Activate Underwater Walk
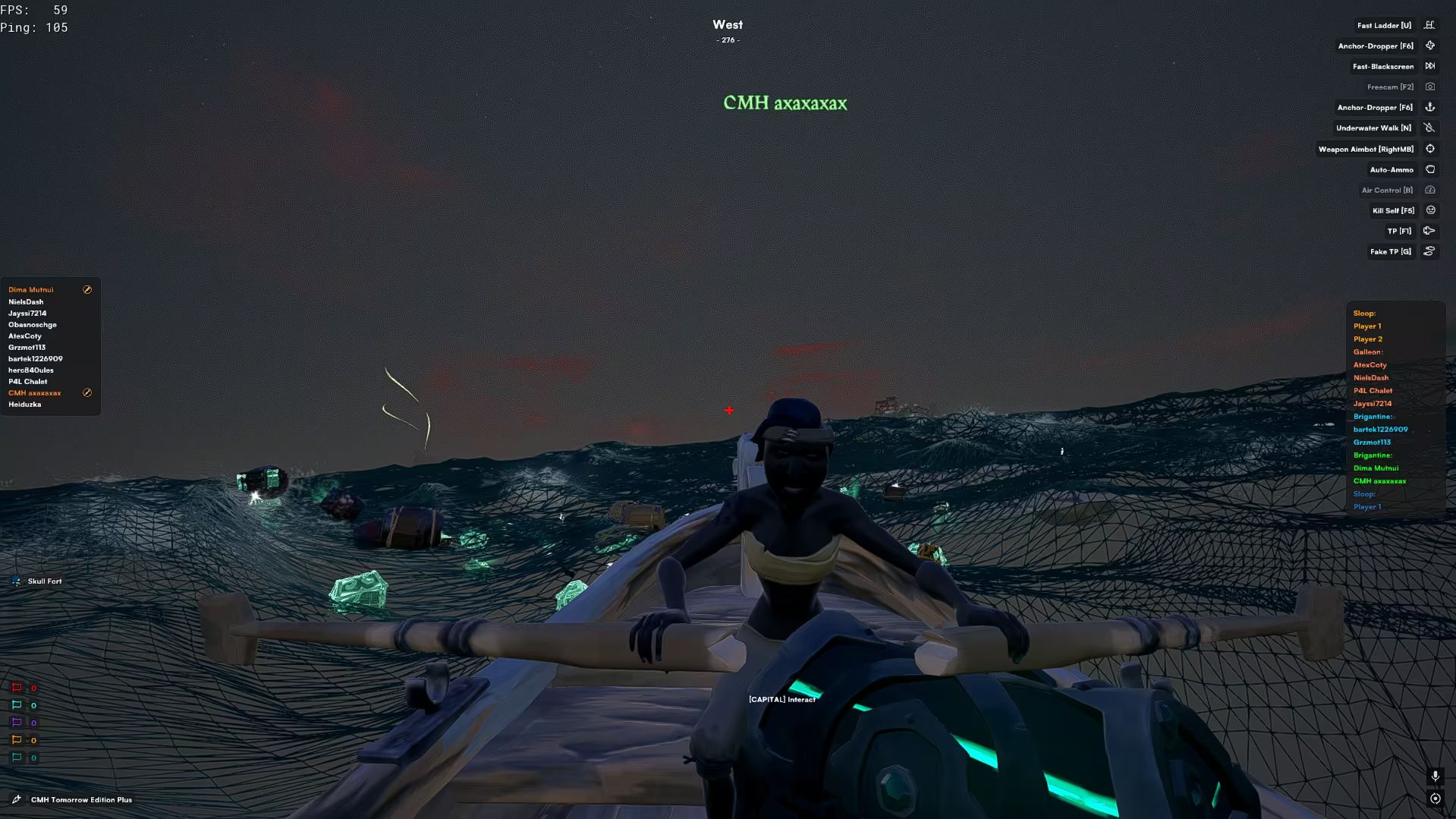This screenshot has width=1456, height=819. 1373,128
